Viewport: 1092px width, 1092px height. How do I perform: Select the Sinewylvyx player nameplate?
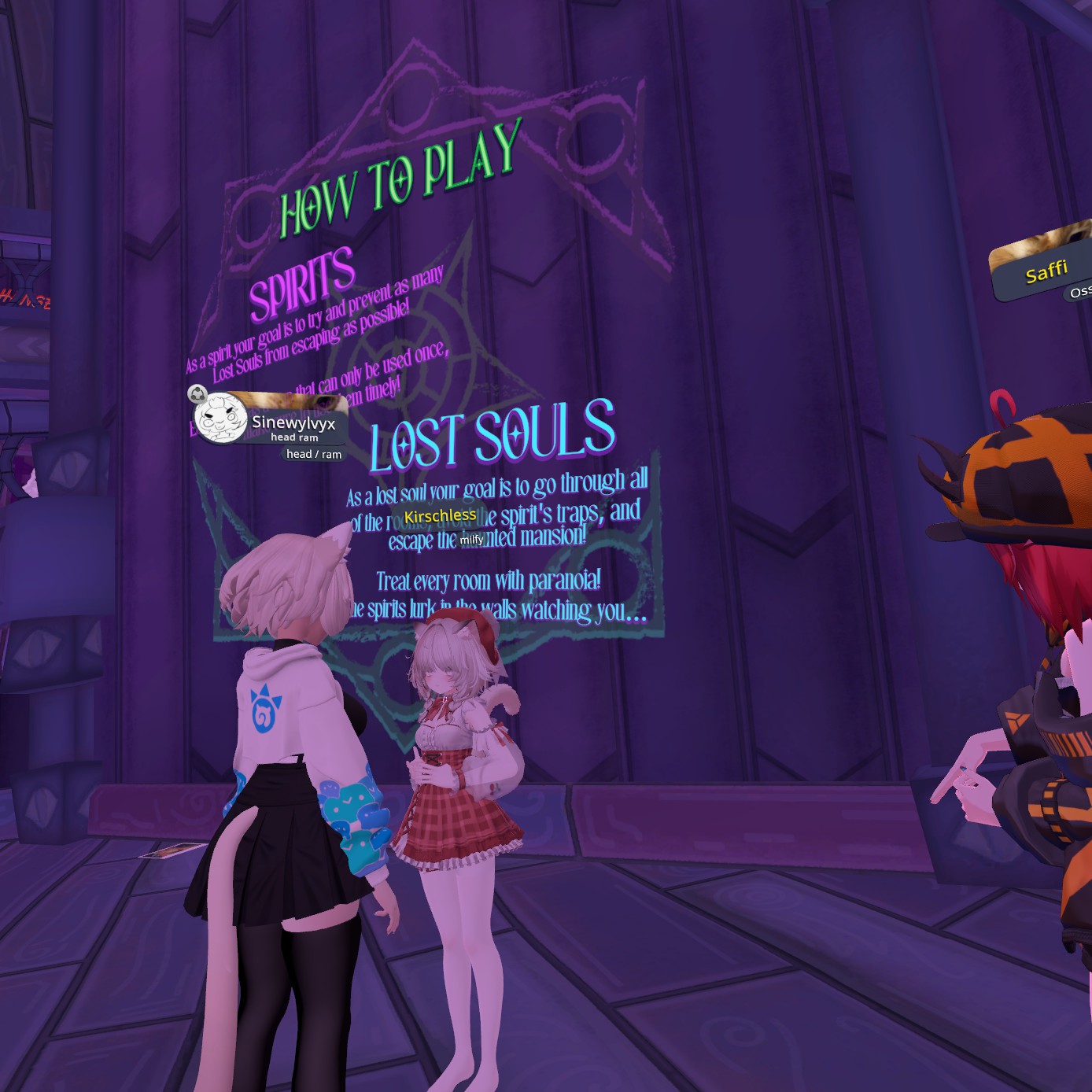[293, 422]
